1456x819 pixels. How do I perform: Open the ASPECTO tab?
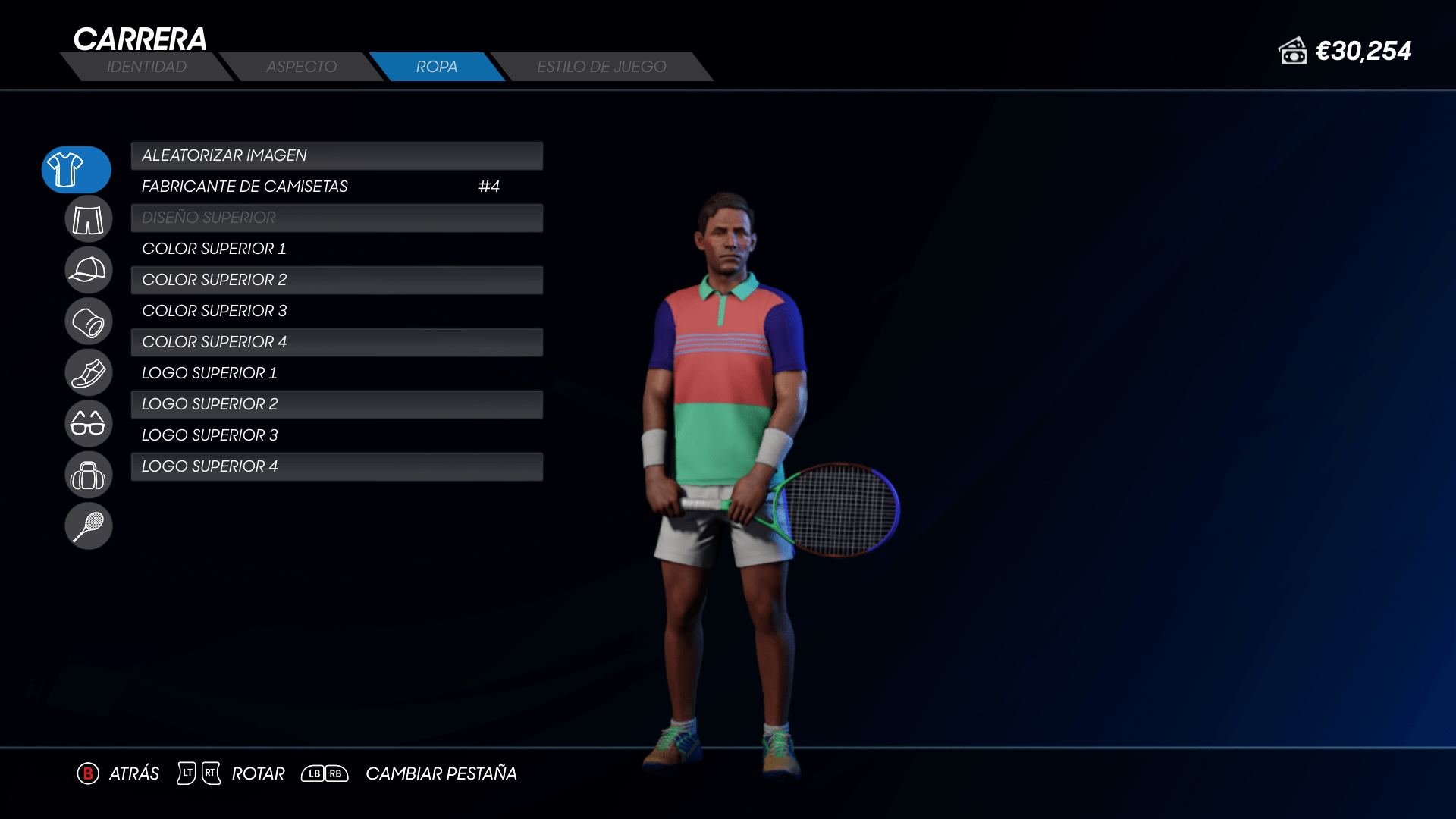click(x=301, y=67)
